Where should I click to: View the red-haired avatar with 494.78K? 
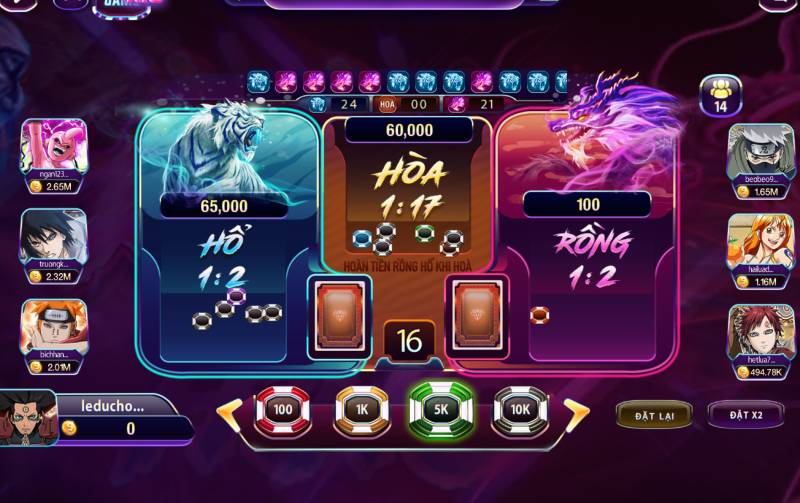760,332
